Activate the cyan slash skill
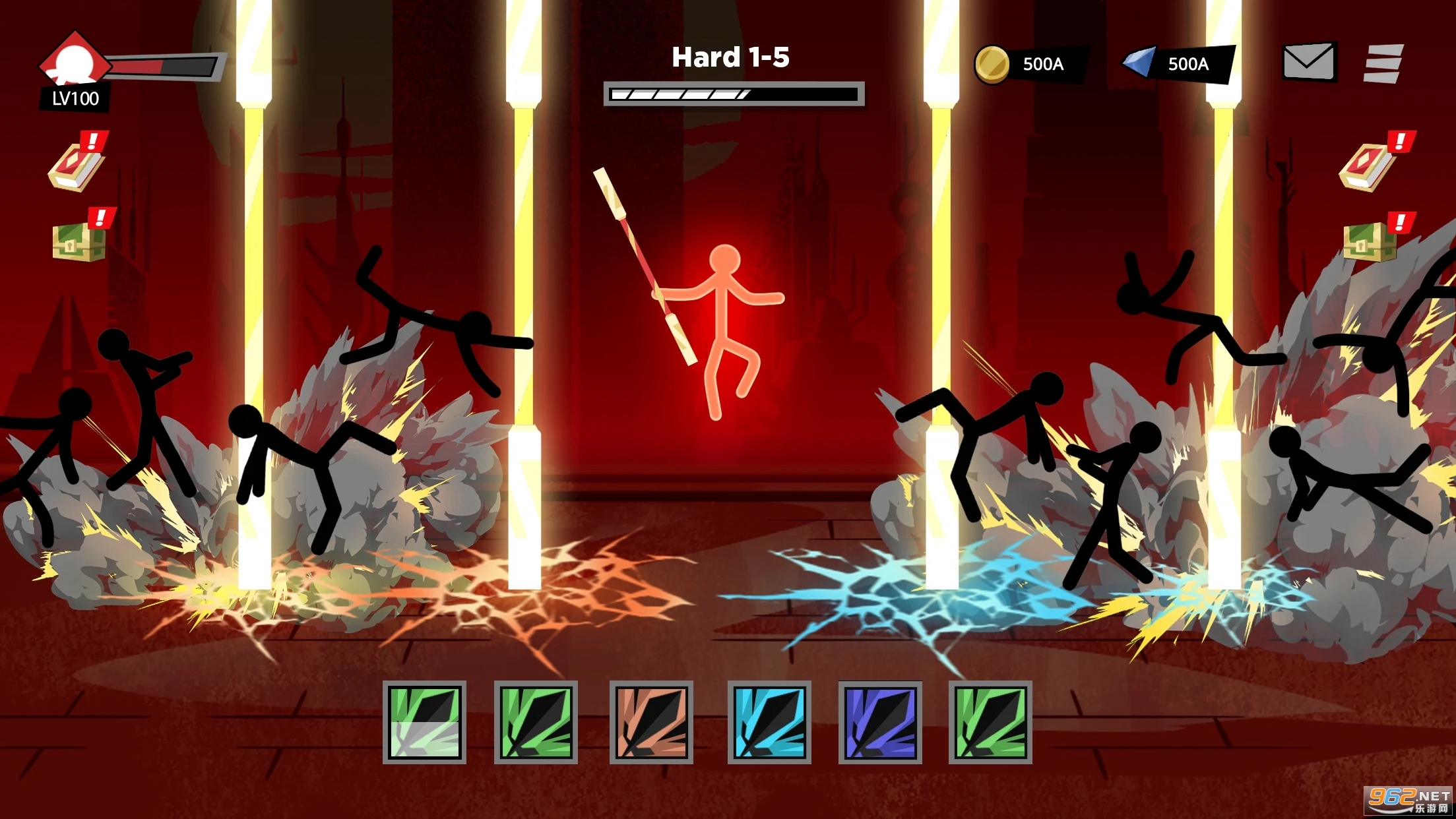The height and width of the screenshot is (819, 1456). point(769,723)
